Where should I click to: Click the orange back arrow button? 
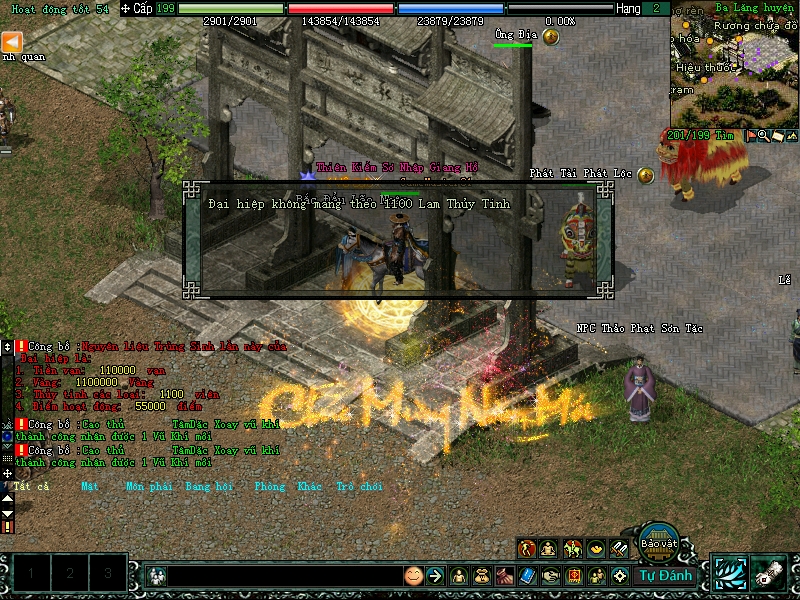[12, 41]
